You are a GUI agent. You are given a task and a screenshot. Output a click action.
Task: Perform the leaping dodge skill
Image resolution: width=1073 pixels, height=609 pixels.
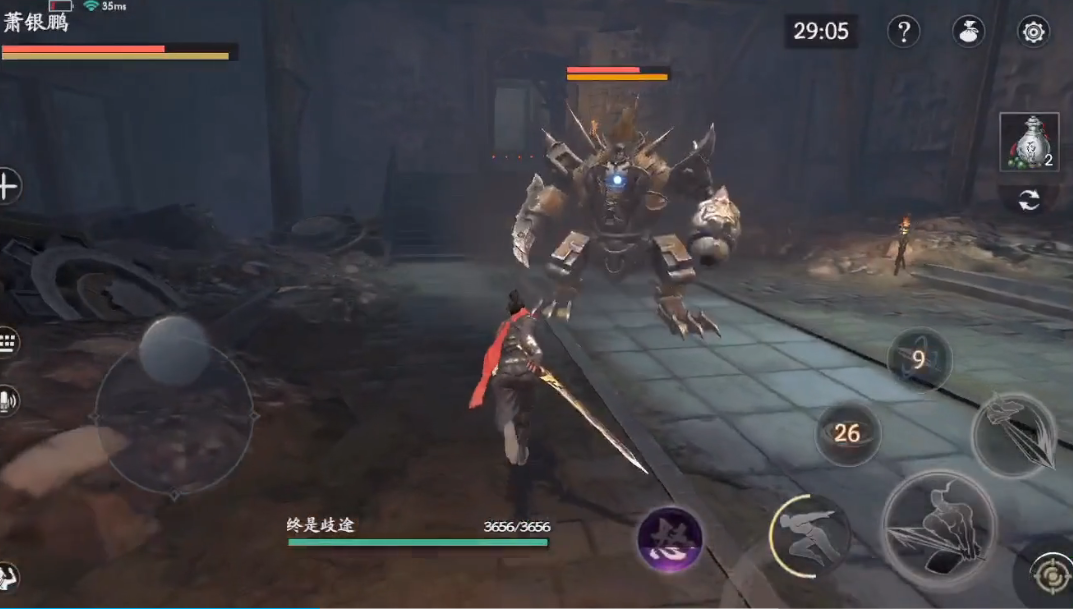[x=809, y=536]
